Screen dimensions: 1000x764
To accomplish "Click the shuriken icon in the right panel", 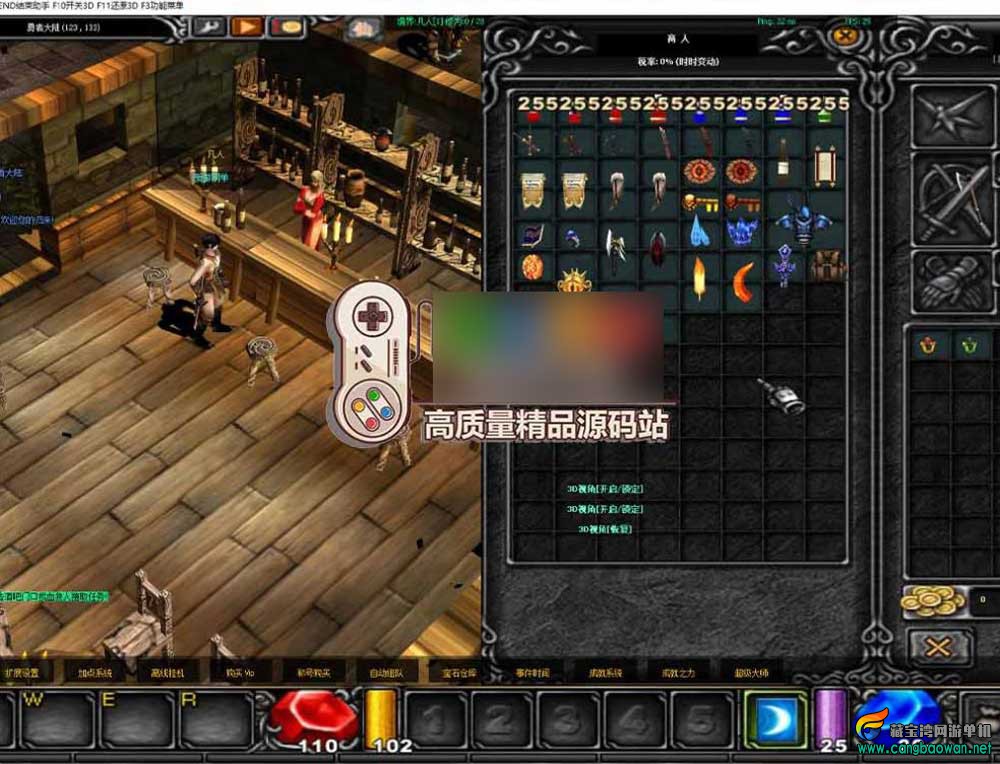I will pyautogui.click(x=952, y=118).
